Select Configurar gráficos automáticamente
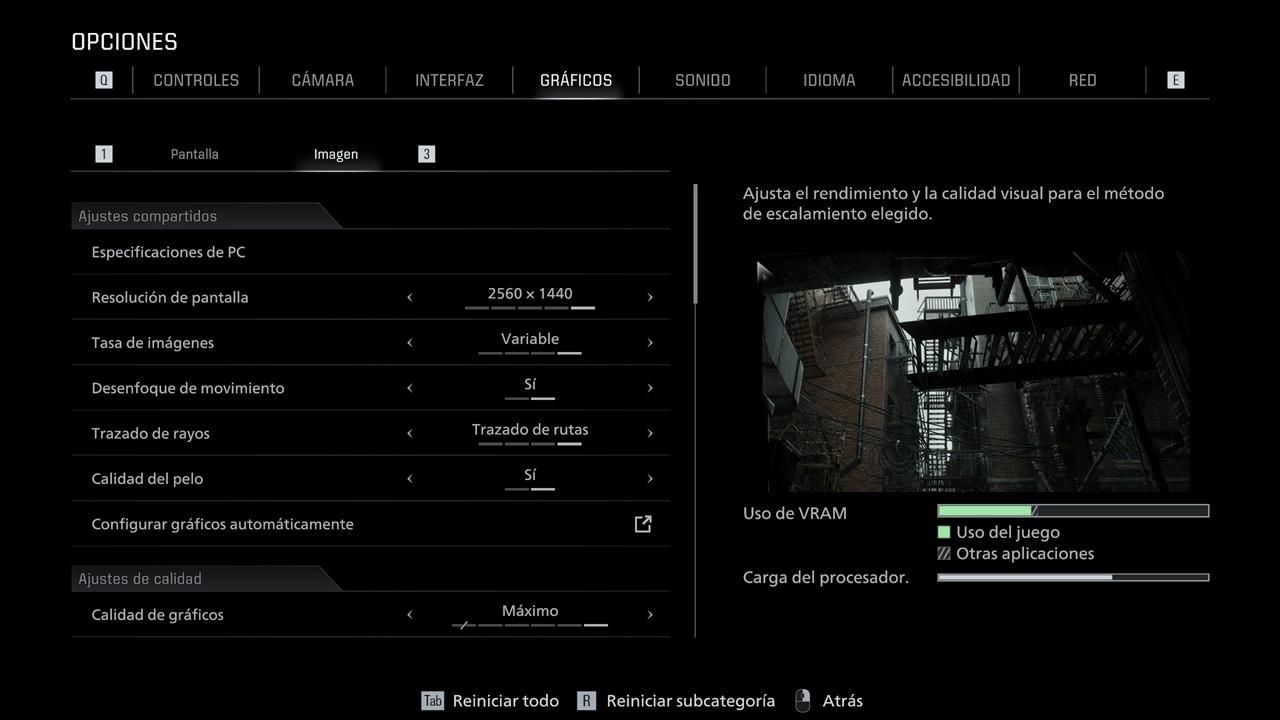Image resolution: width=1280 pixels, height=720 pixels. click(x=222, y=523)
